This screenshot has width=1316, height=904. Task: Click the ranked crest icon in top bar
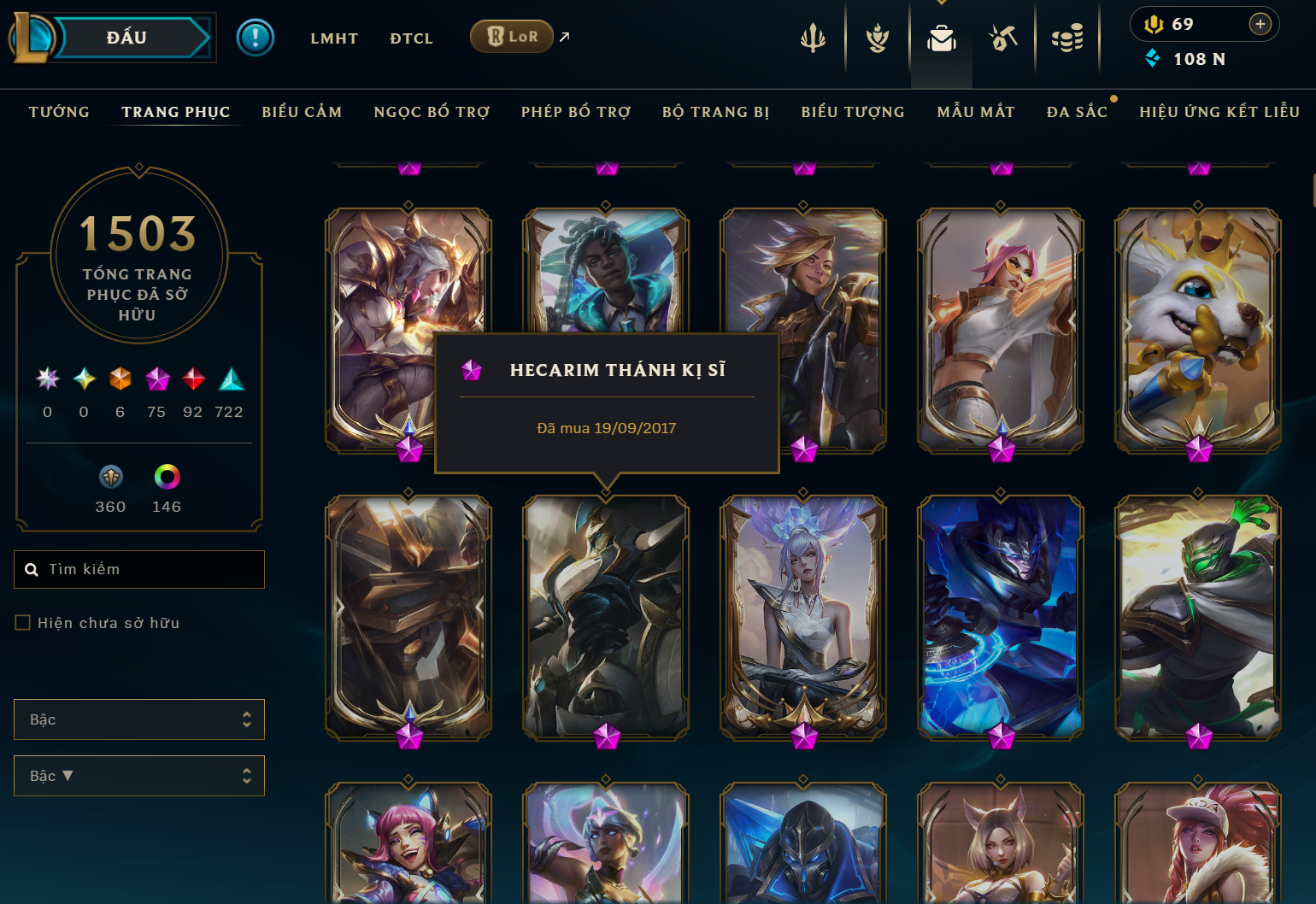pos(876,38)
